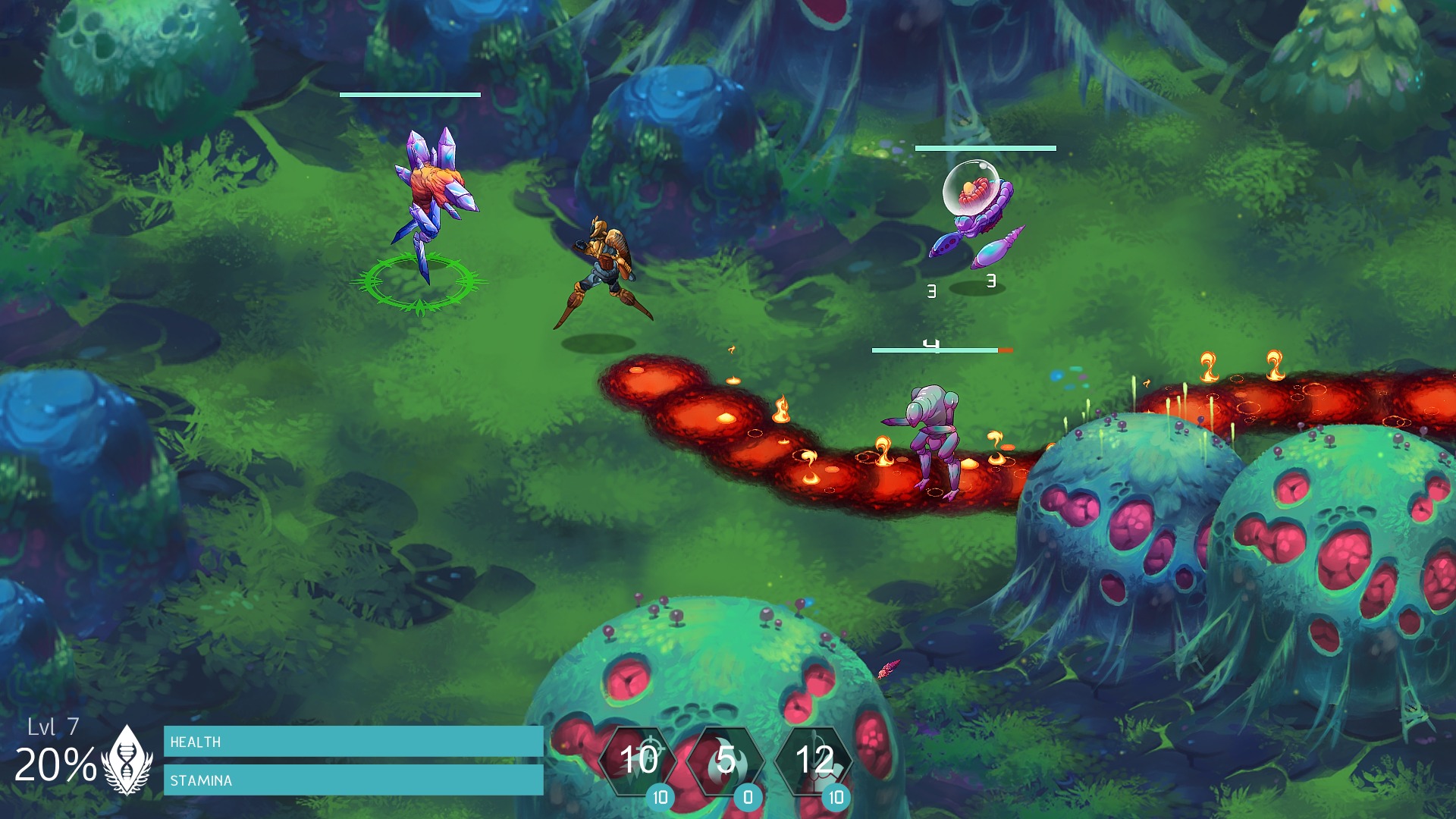Click the health bar above the crystal creature
The image size is (1456, 819).
[x=411, y=96]
